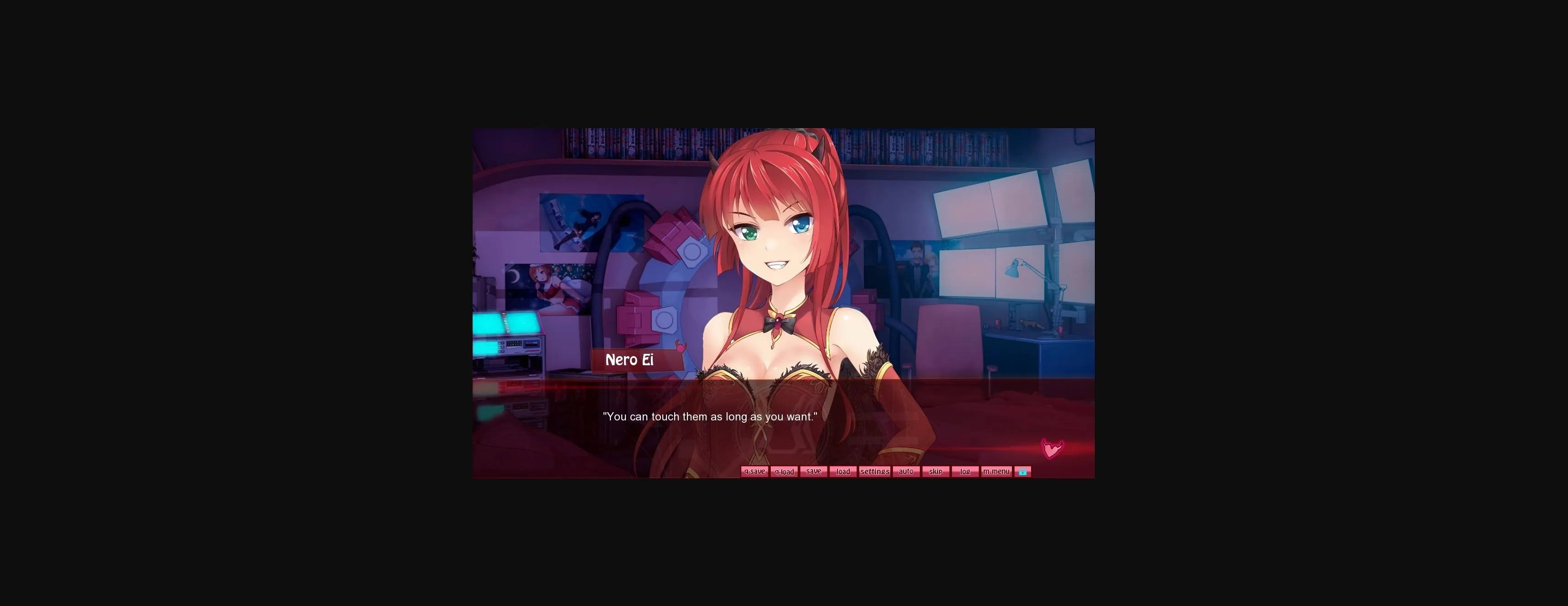Open the dialogue history log
The width and height of the screenshot is (1568, 606).
965,471
